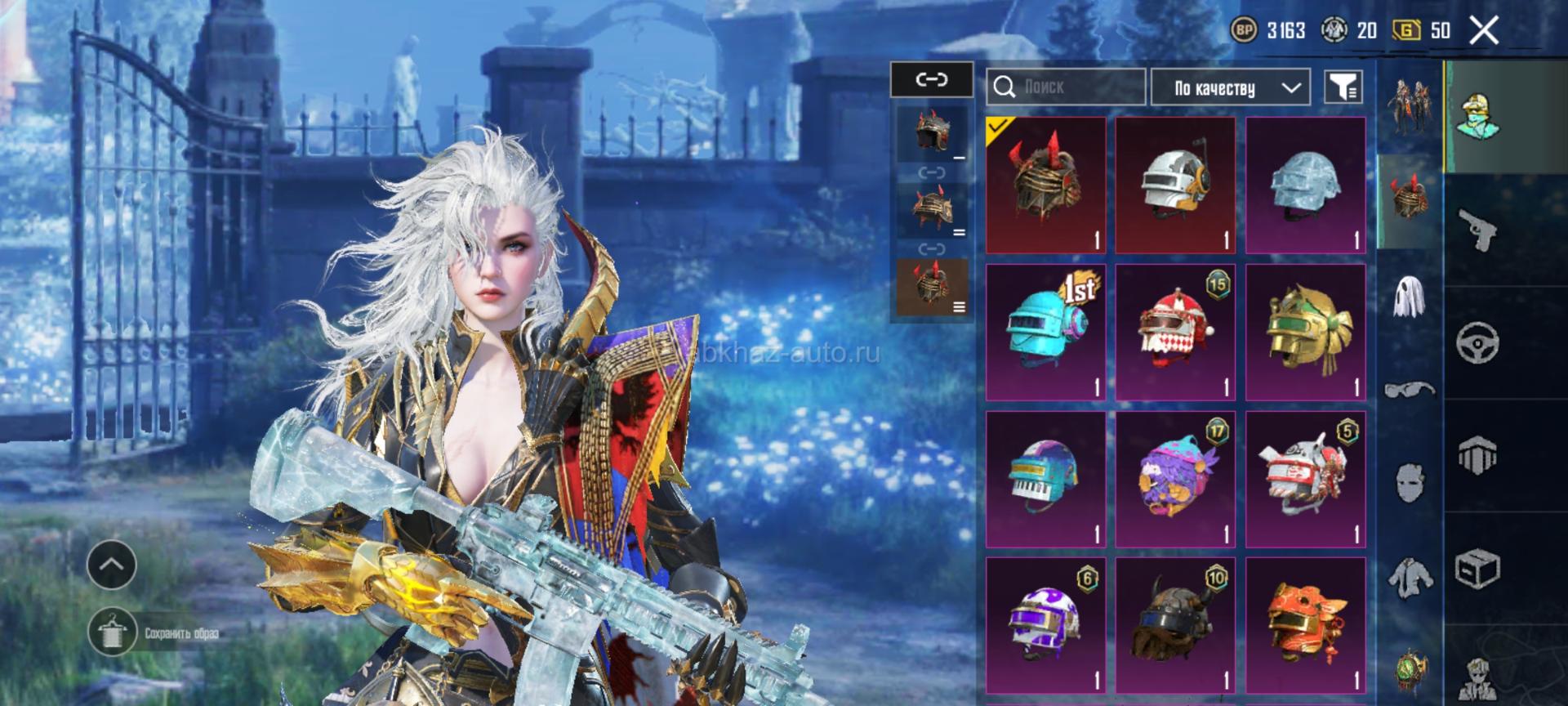Image resolution: width=1568 pixels, height=706 pixels.
Task: Select the red and white Santa-hat helmet
Action: 1175,333
